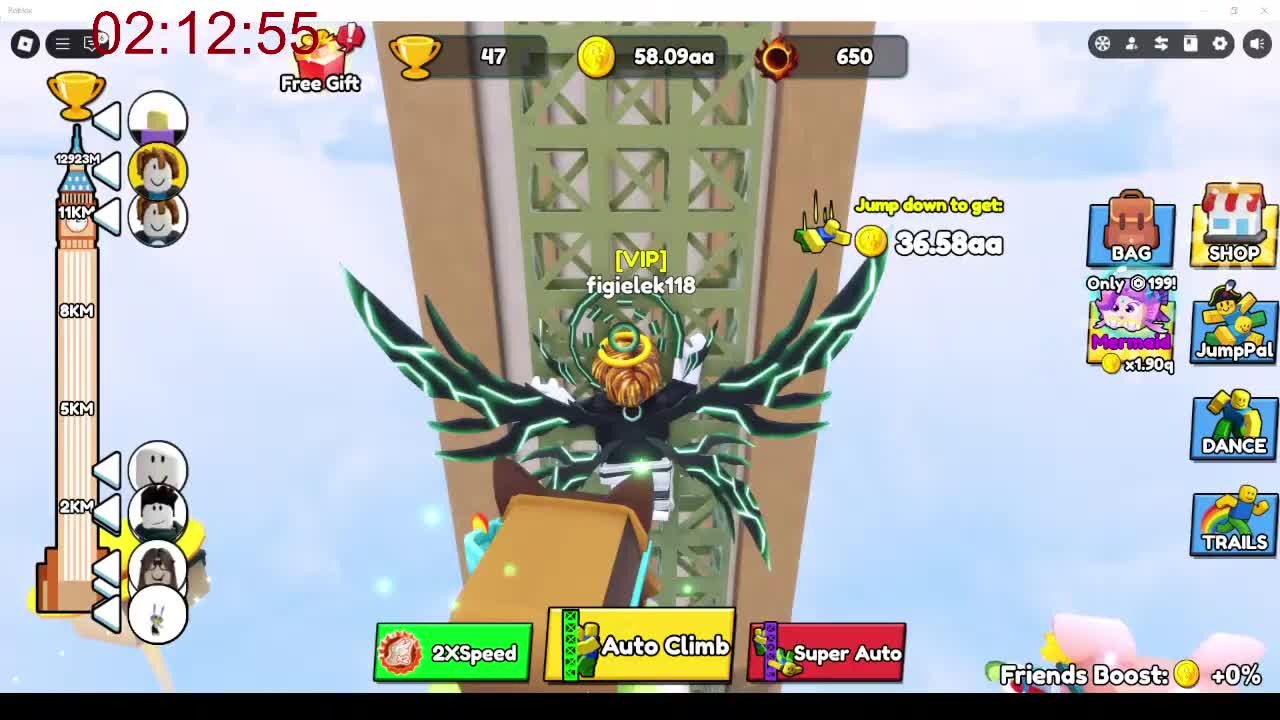Click the book toolbar icon
Viewport: 1280px width, 720px height.
click(1190, 43)
